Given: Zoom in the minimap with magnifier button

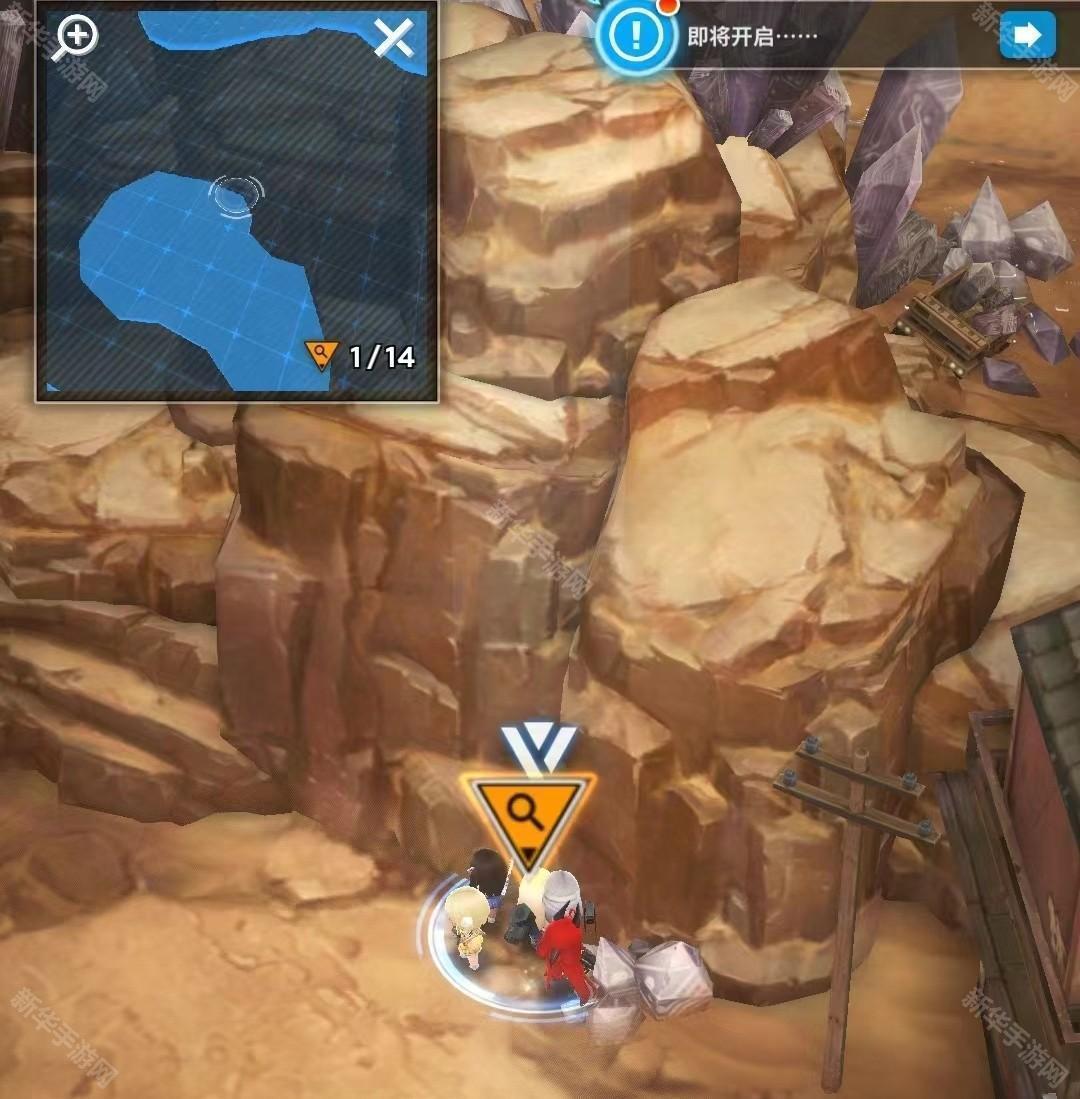Looking at the screenshot, I should (x=77, y=37).
